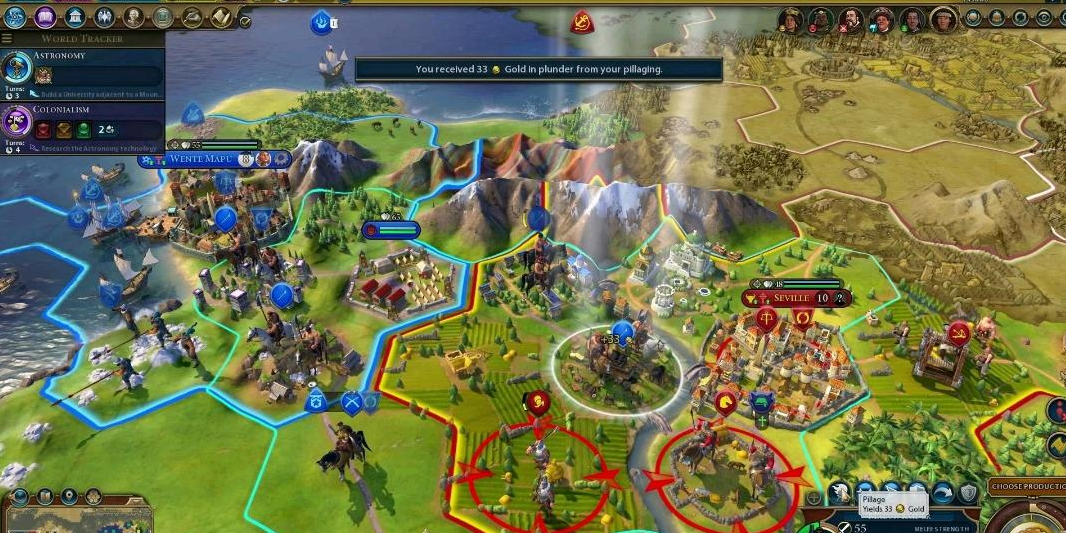Choose the skip turn curved-arrow action
This screenshot has width=1066, height=533.
click(x=942, y=493)
